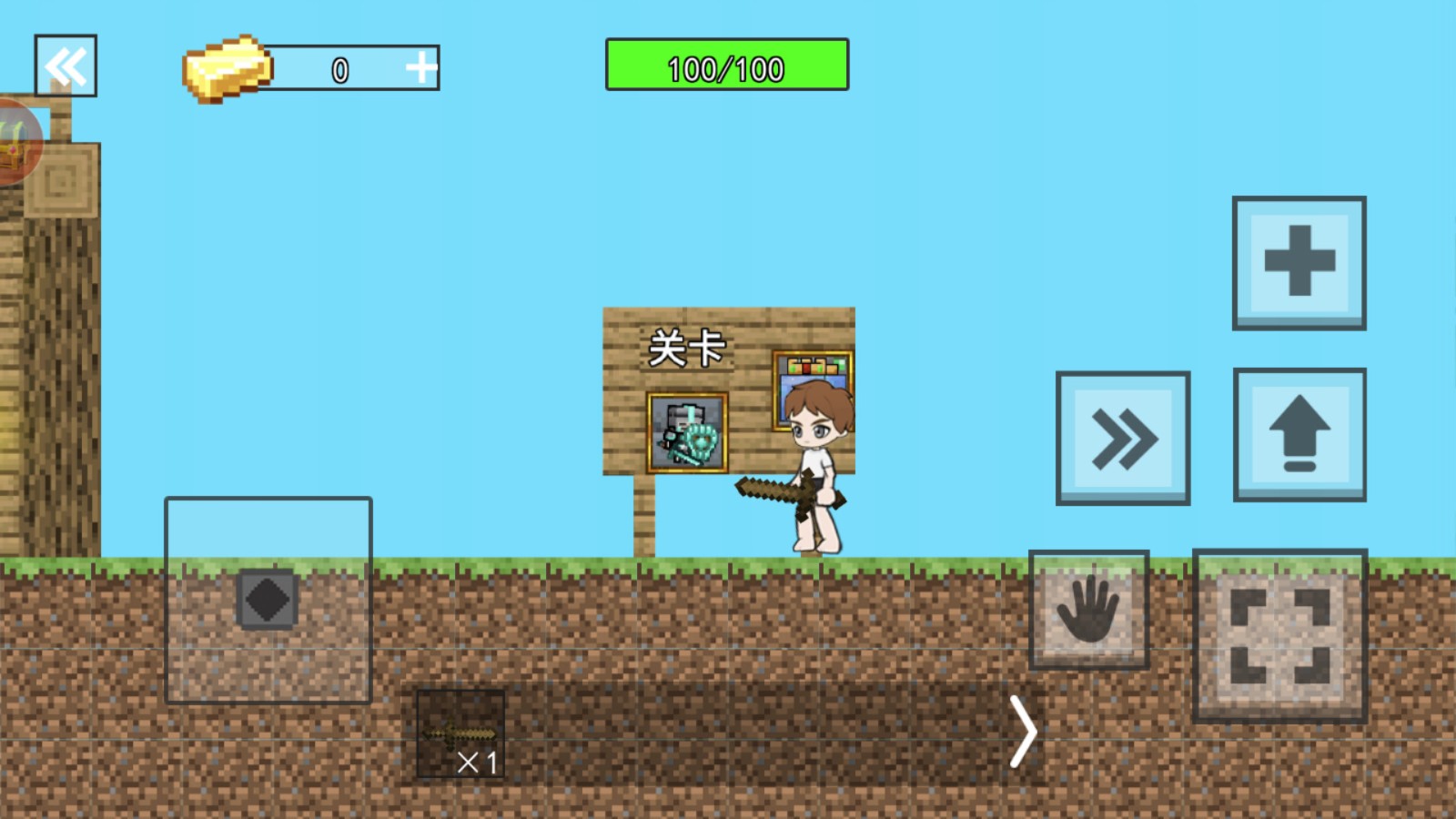
Task: Use the open-hand interact button
Action: pyautogui.click(x=1088, y=610)
